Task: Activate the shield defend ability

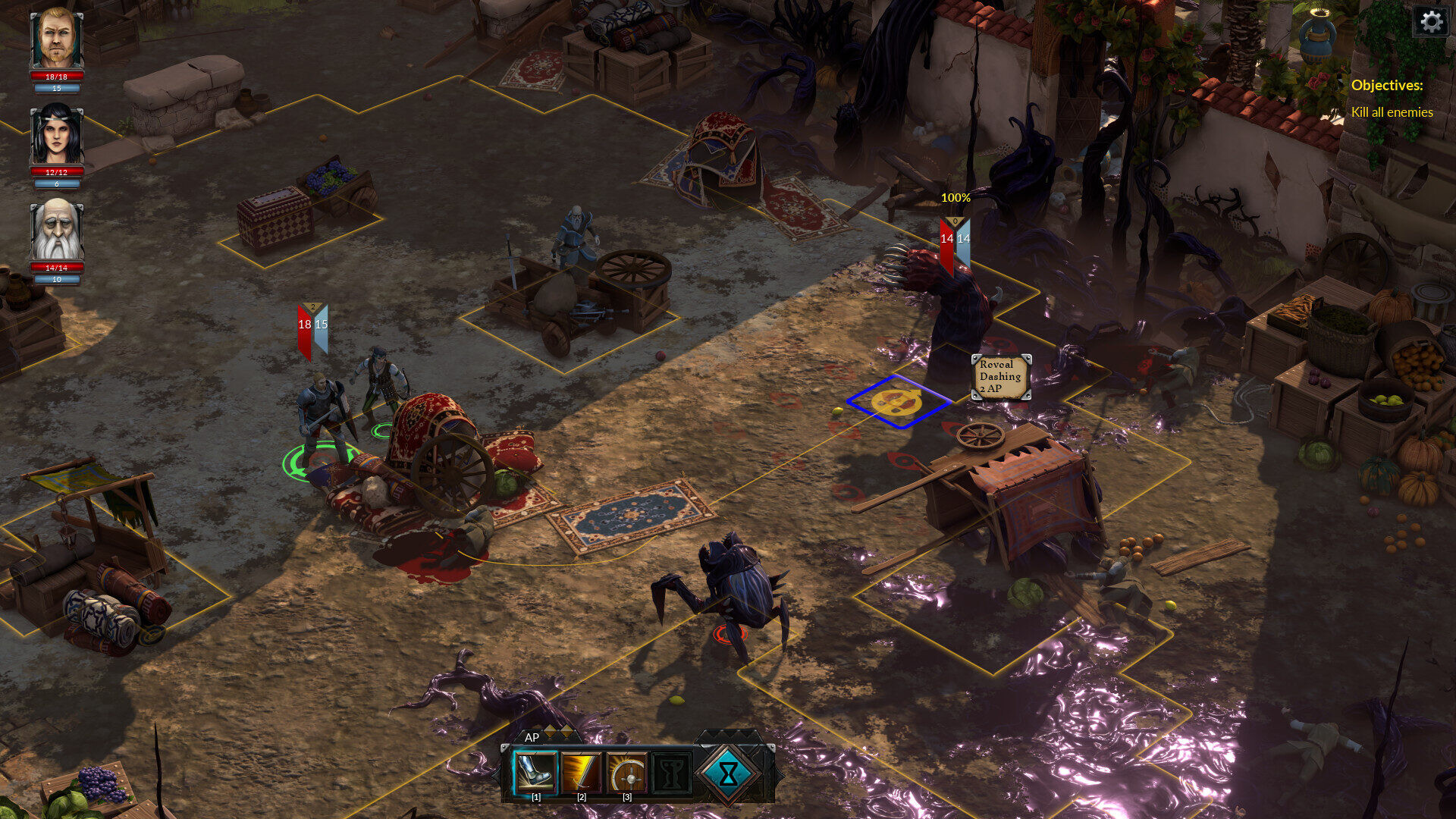Action: pyautogui.click(x=627, y=772)
